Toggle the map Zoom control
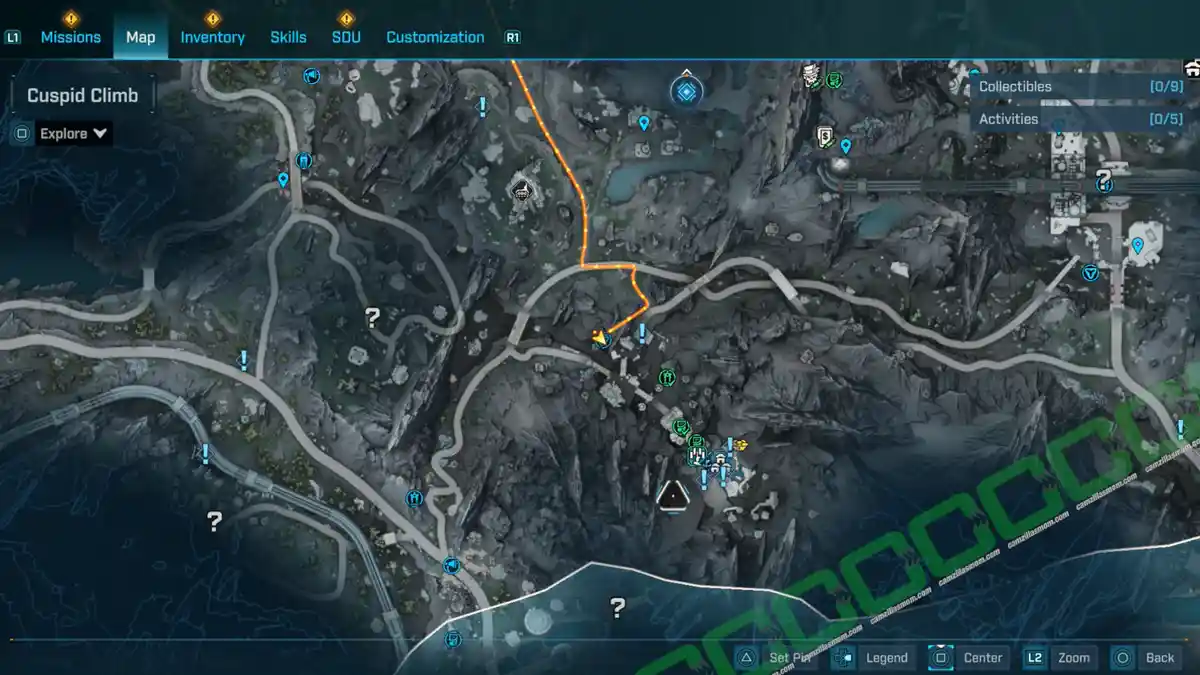This screenshot has height=675, width=1200. 1061,657
